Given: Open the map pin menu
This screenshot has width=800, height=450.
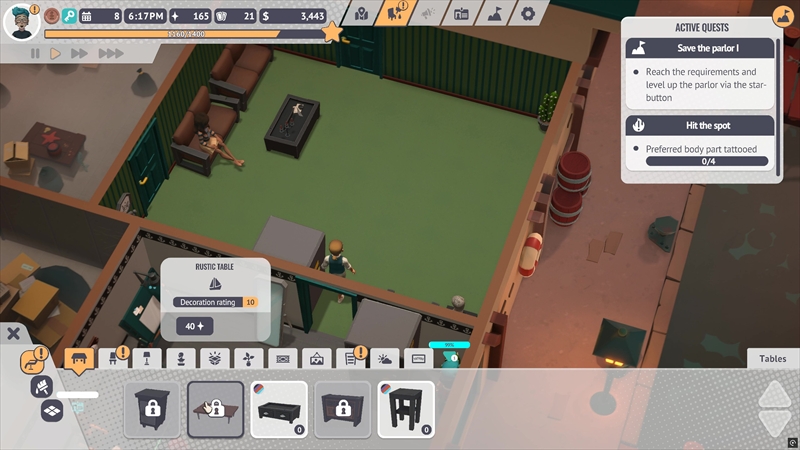Looking at the screenshot, I should [x=361, y=13].
